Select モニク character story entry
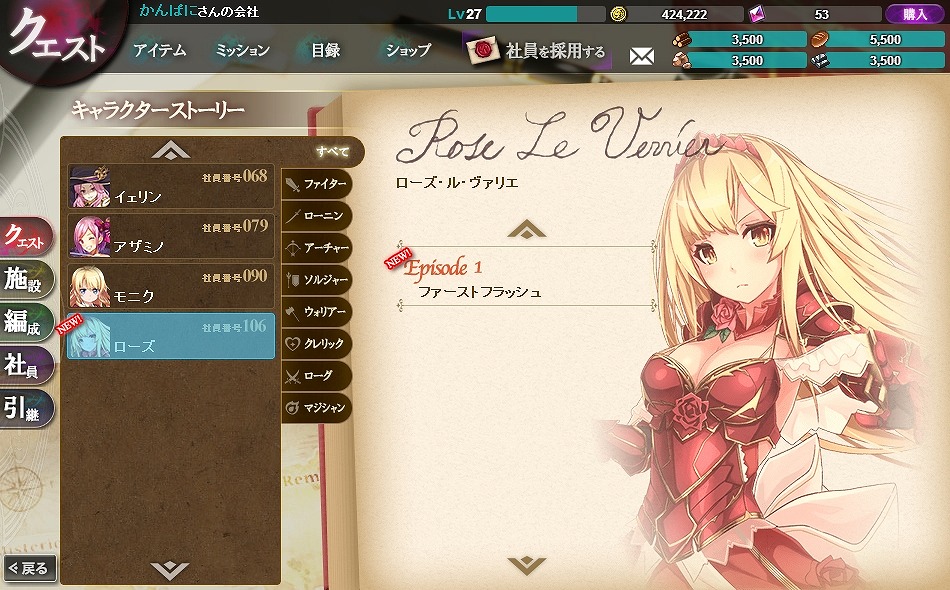 click(170, 286)
